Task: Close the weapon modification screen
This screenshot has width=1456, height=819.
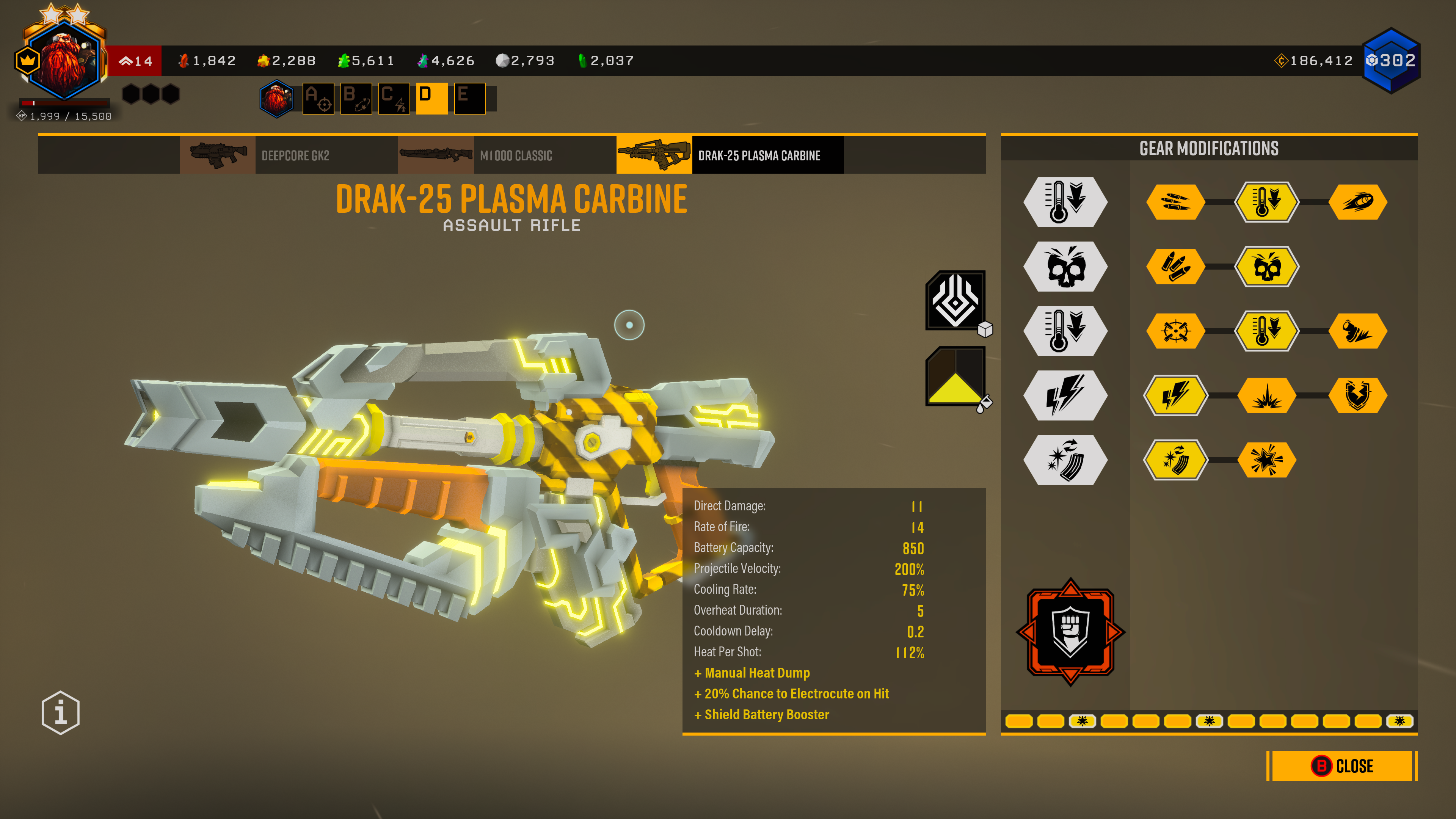Action: coord(1342,766)
